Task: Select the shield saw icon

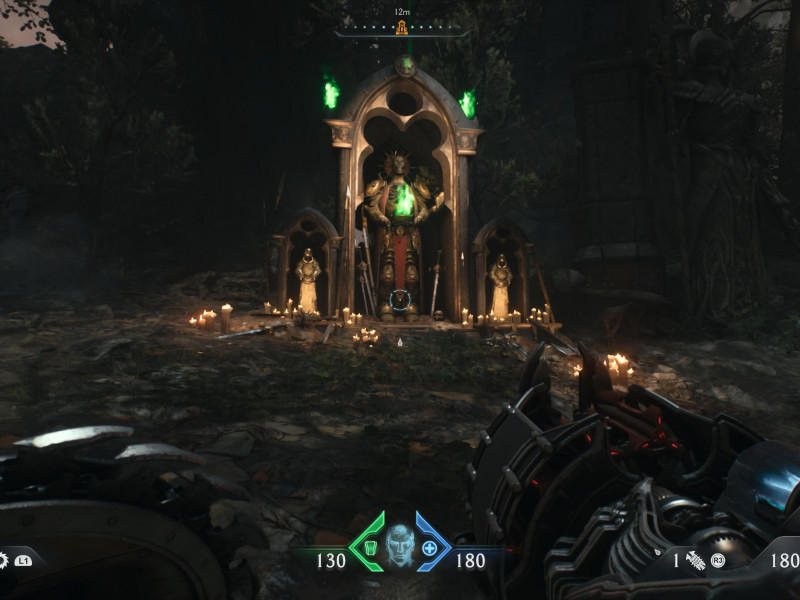Action: (x=2, y=560)
